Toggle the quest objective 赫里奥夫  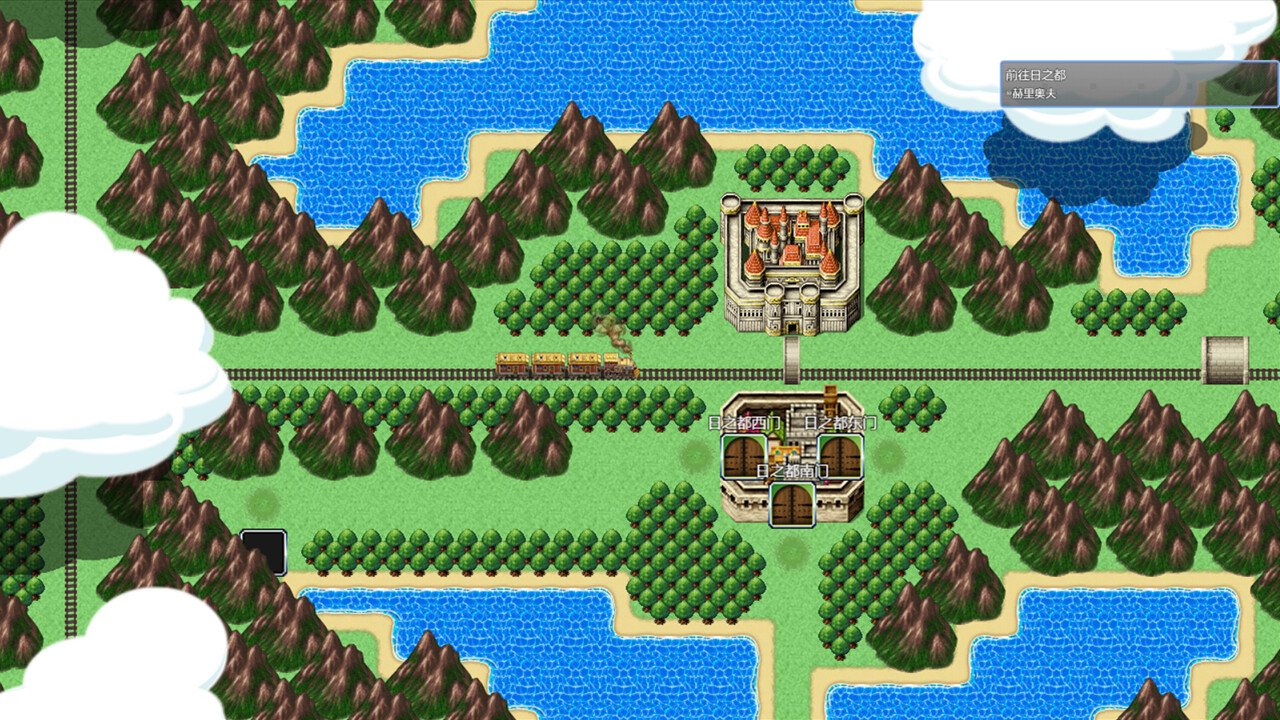tap(1033, 92)
